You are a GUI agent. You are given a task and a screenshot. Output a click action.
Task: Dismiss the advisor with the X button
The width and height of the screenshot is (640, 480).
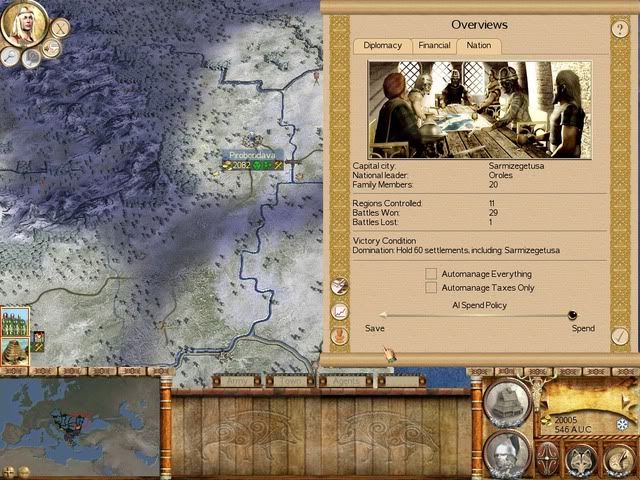[x=60, y=28]
